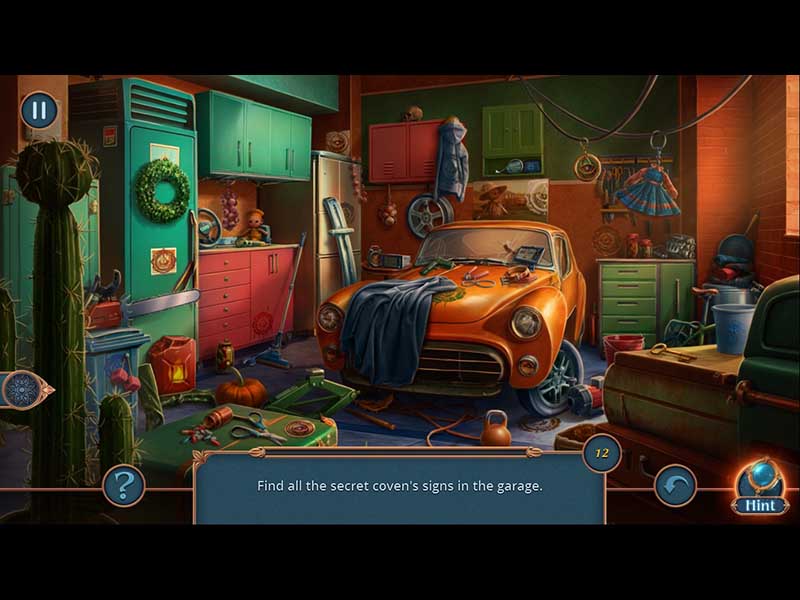Click the curved back arrow button
Screen dimensions: 800x600
pyautogui.click(x=675, y=486)
